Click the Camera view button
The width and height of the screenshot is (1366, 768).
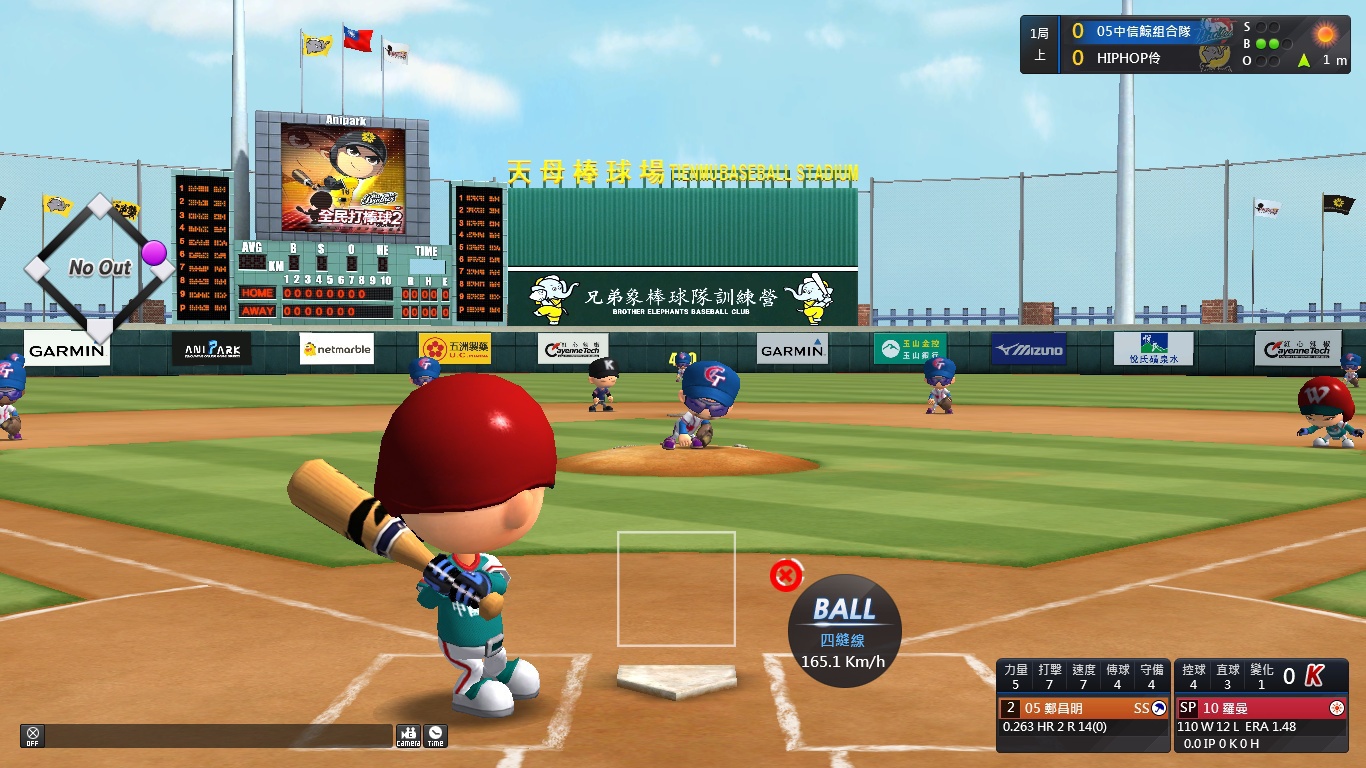tap(408, 736)
